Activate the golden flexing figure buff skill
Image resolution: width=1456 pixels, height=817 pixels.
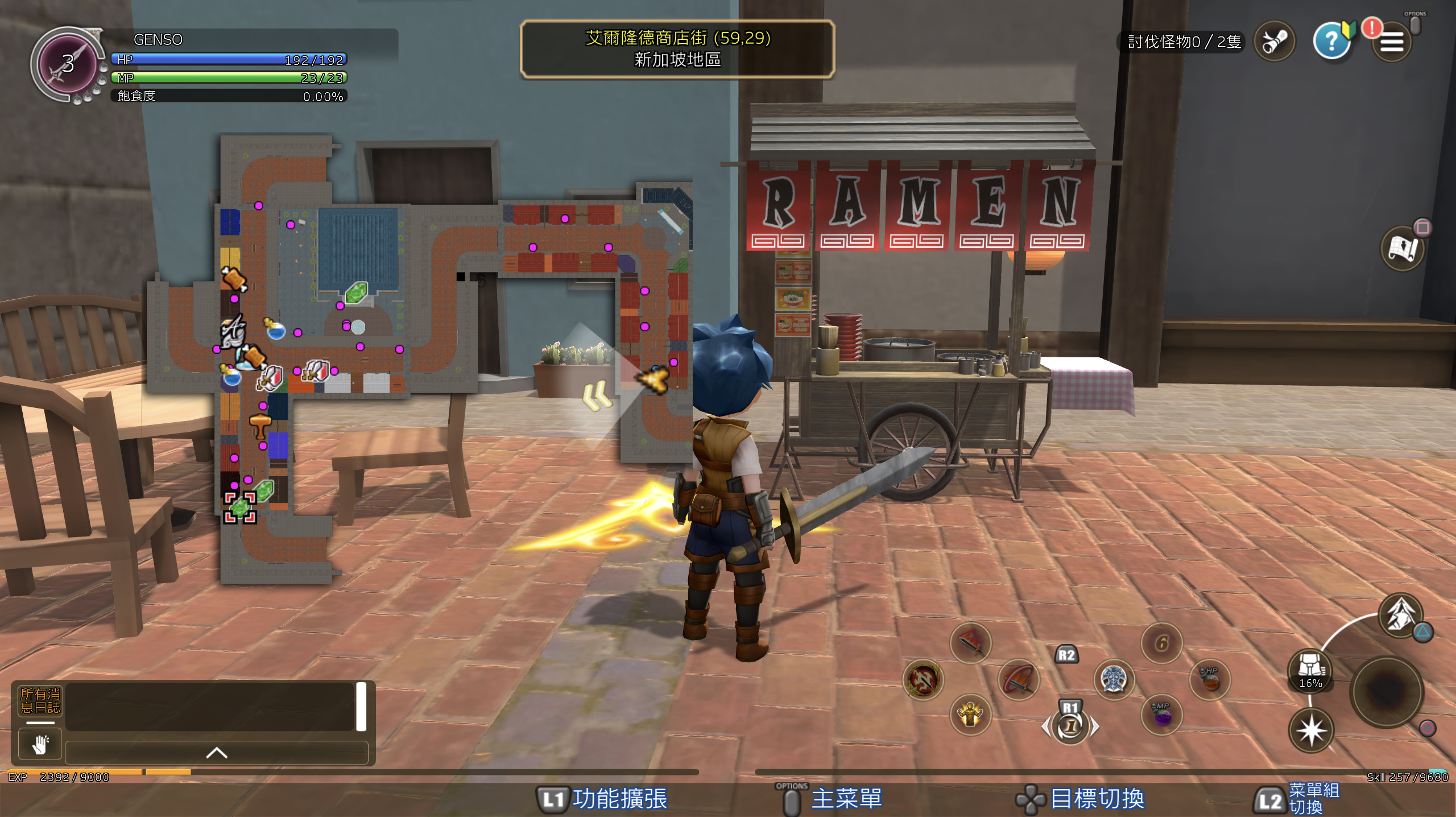point(970,715)
